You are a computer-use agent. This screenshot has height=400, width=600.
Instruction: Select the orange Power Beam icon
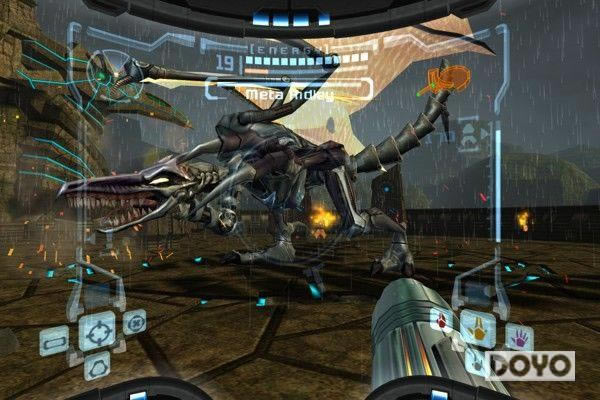[477, 327]
